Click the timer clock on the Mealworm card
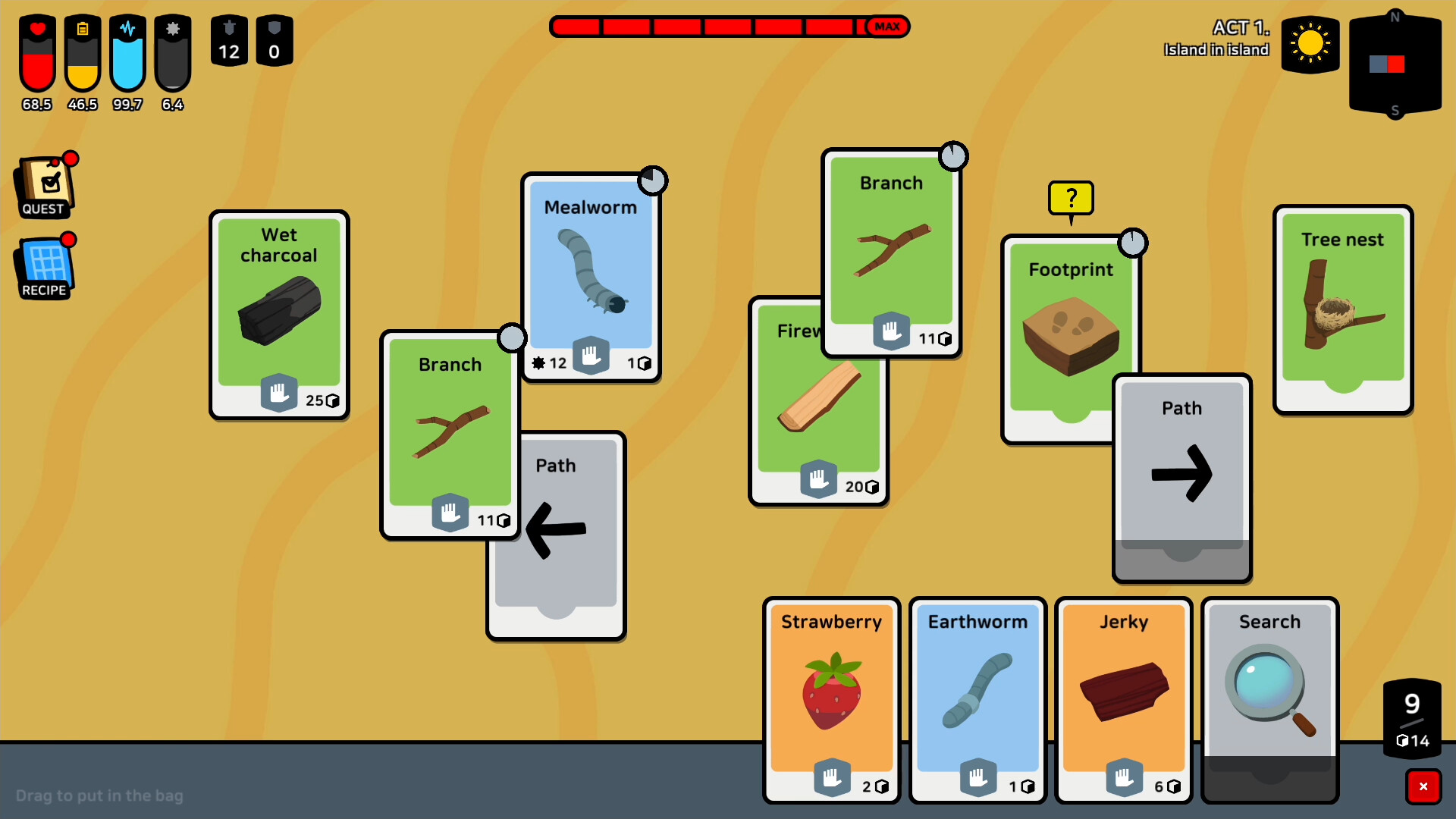 coord(654,180)
